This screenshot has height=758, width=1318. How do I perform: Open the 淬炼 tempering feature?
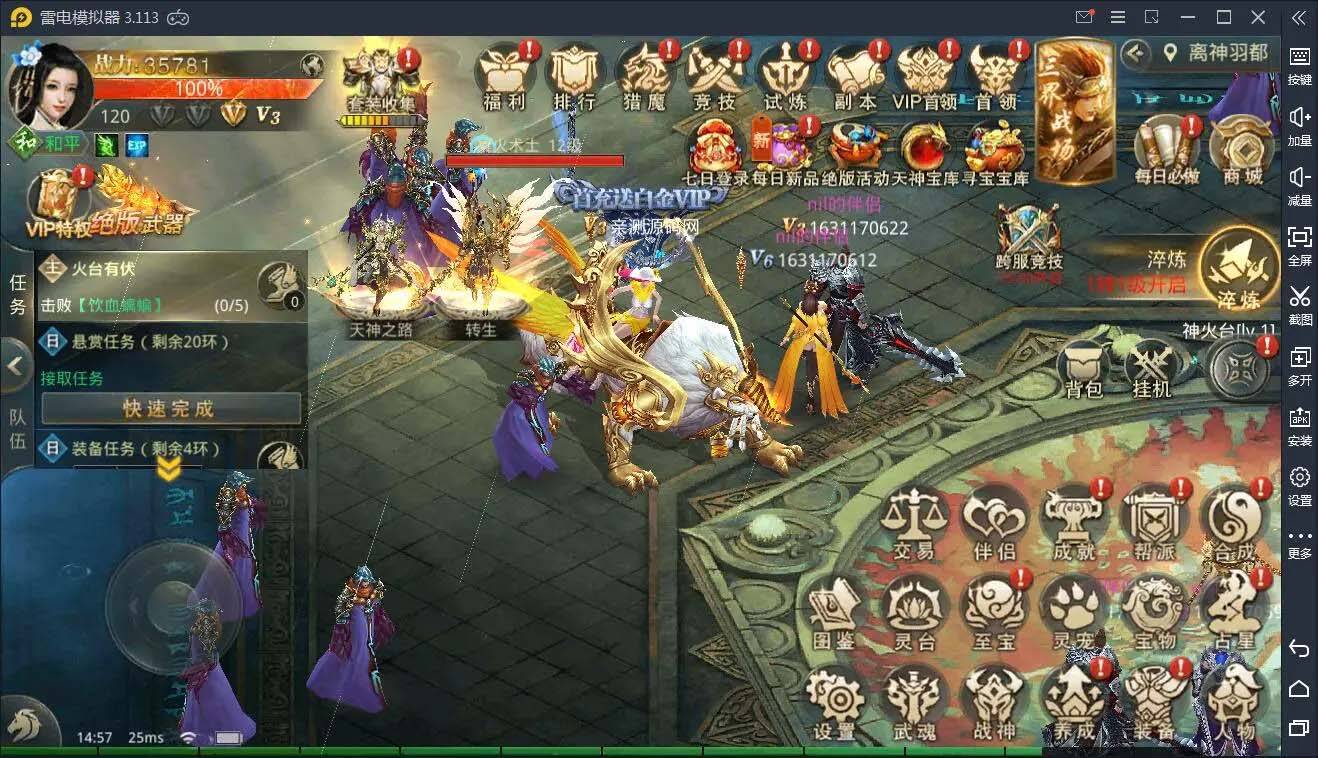coord(1237,268)
